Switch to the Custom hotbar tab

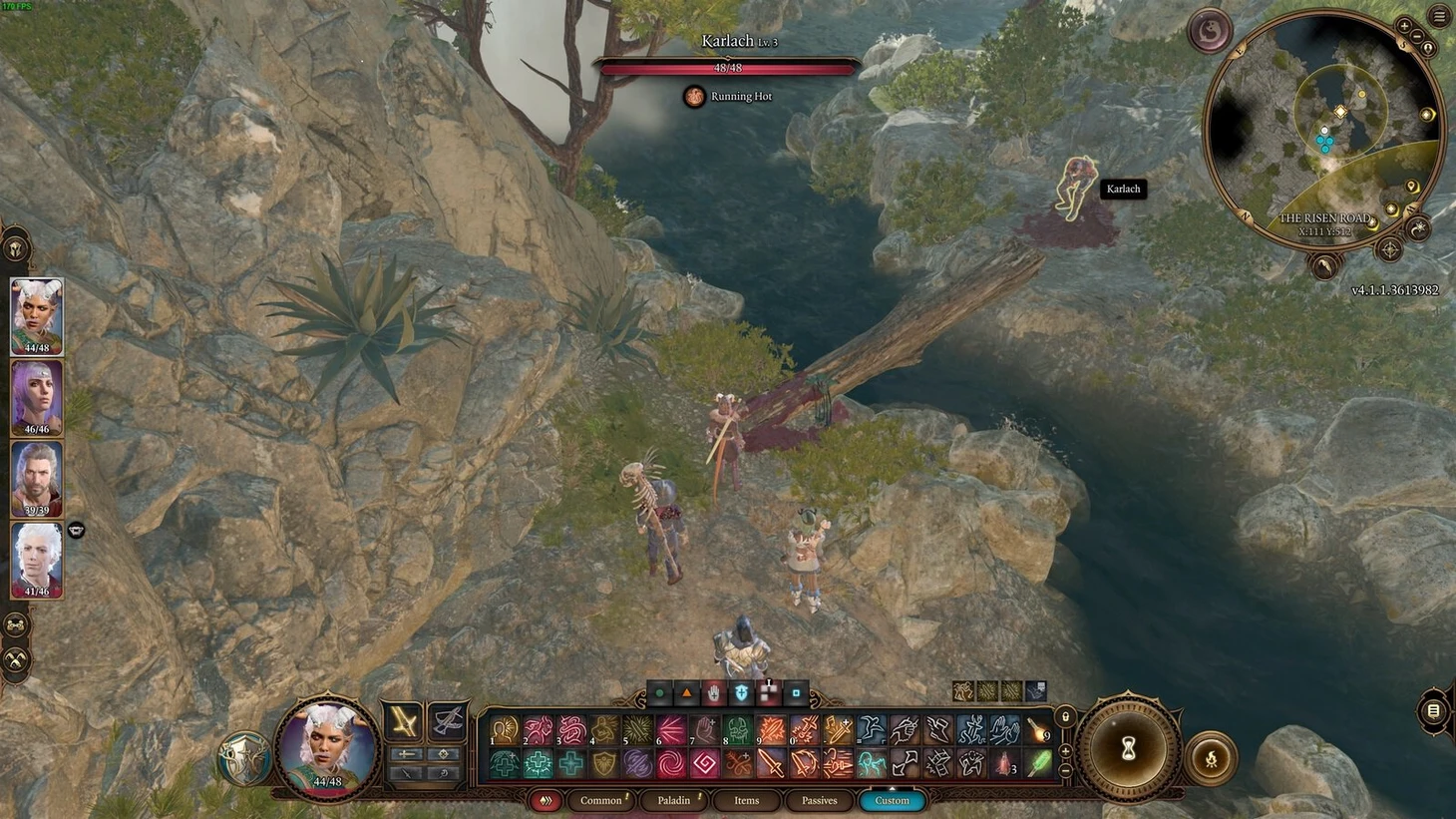tap(892, 800)
